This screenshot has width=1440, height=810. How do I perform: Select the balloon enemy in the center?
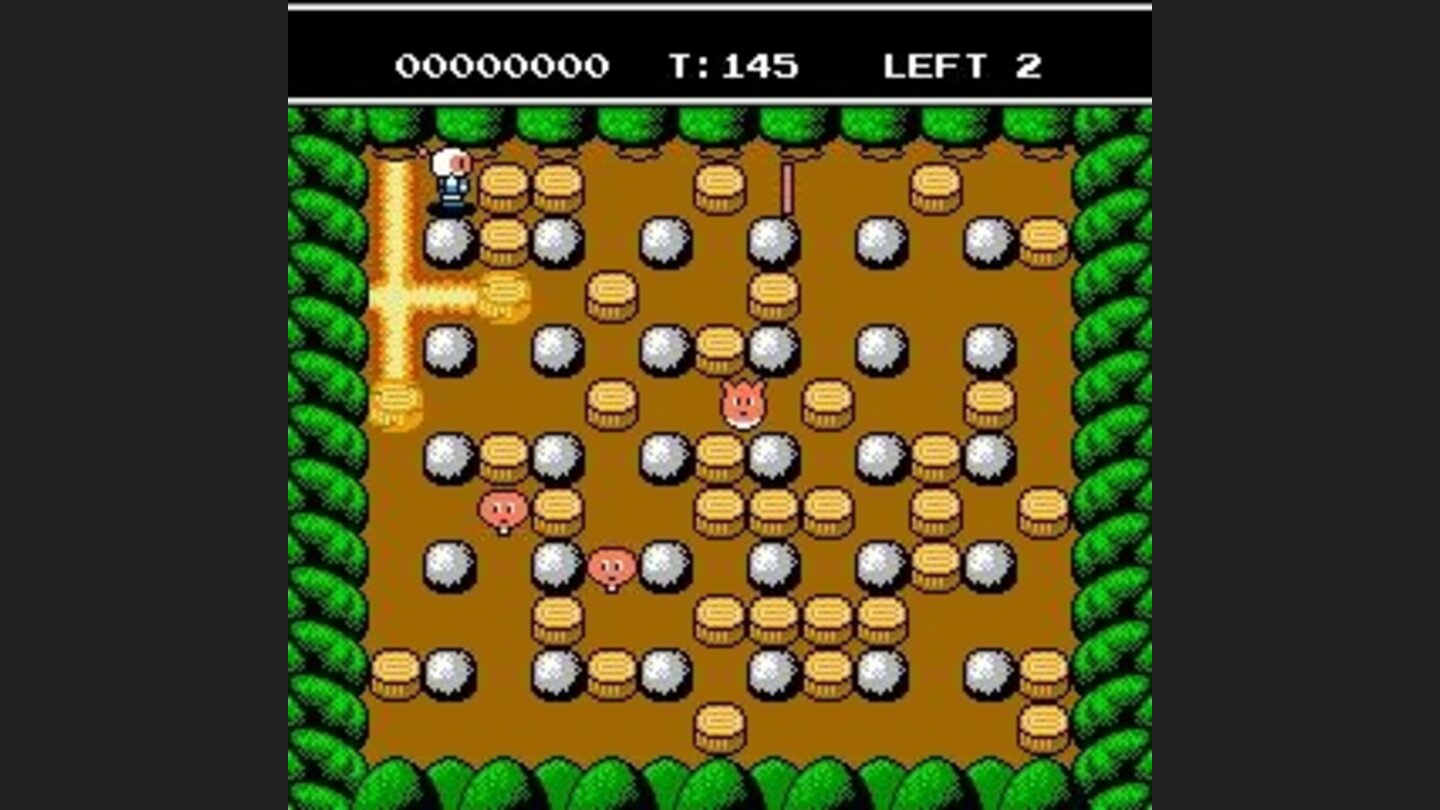[742, 400]
